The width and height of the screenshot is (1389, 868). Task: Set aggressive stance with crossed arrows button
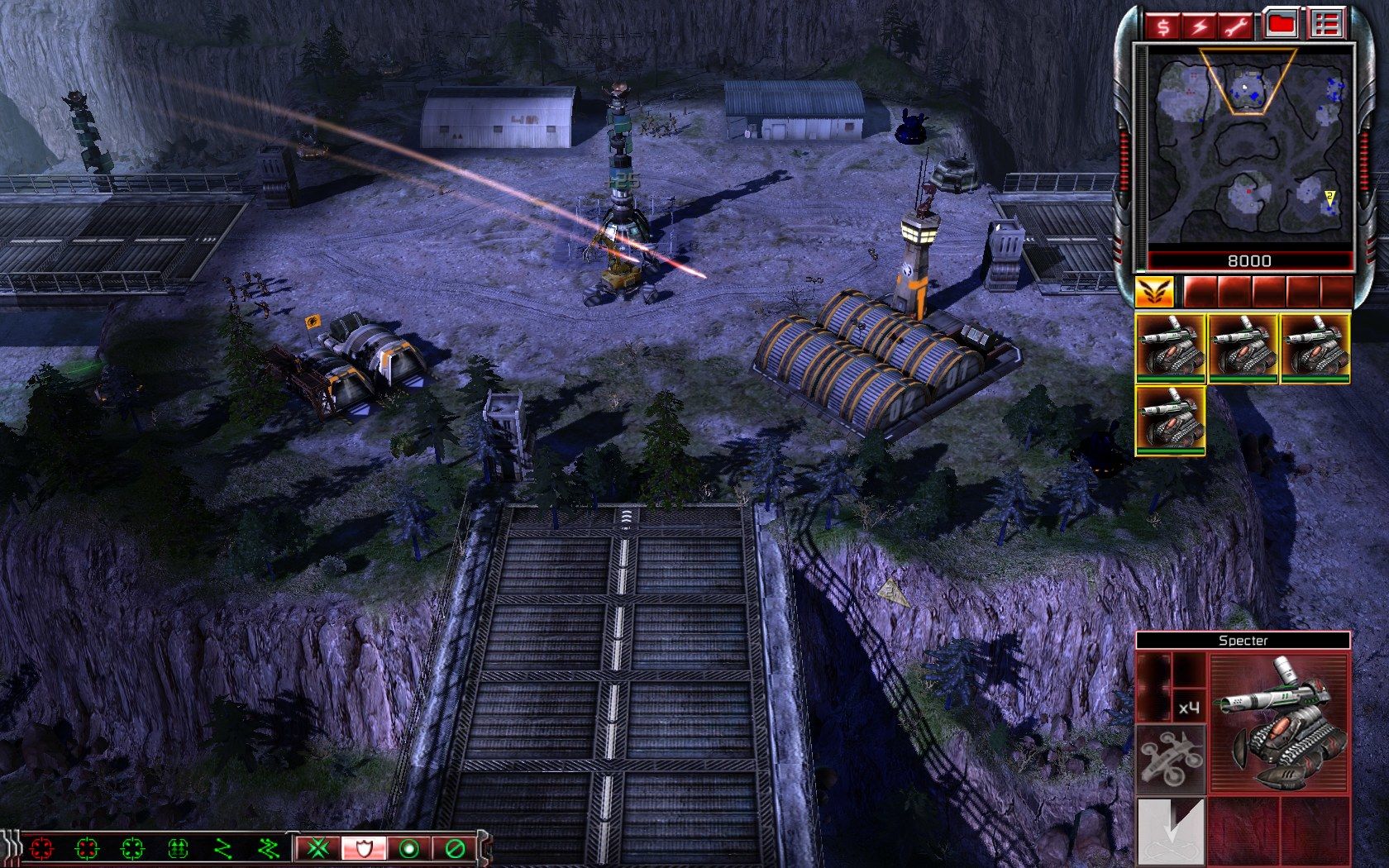[319, 848]
